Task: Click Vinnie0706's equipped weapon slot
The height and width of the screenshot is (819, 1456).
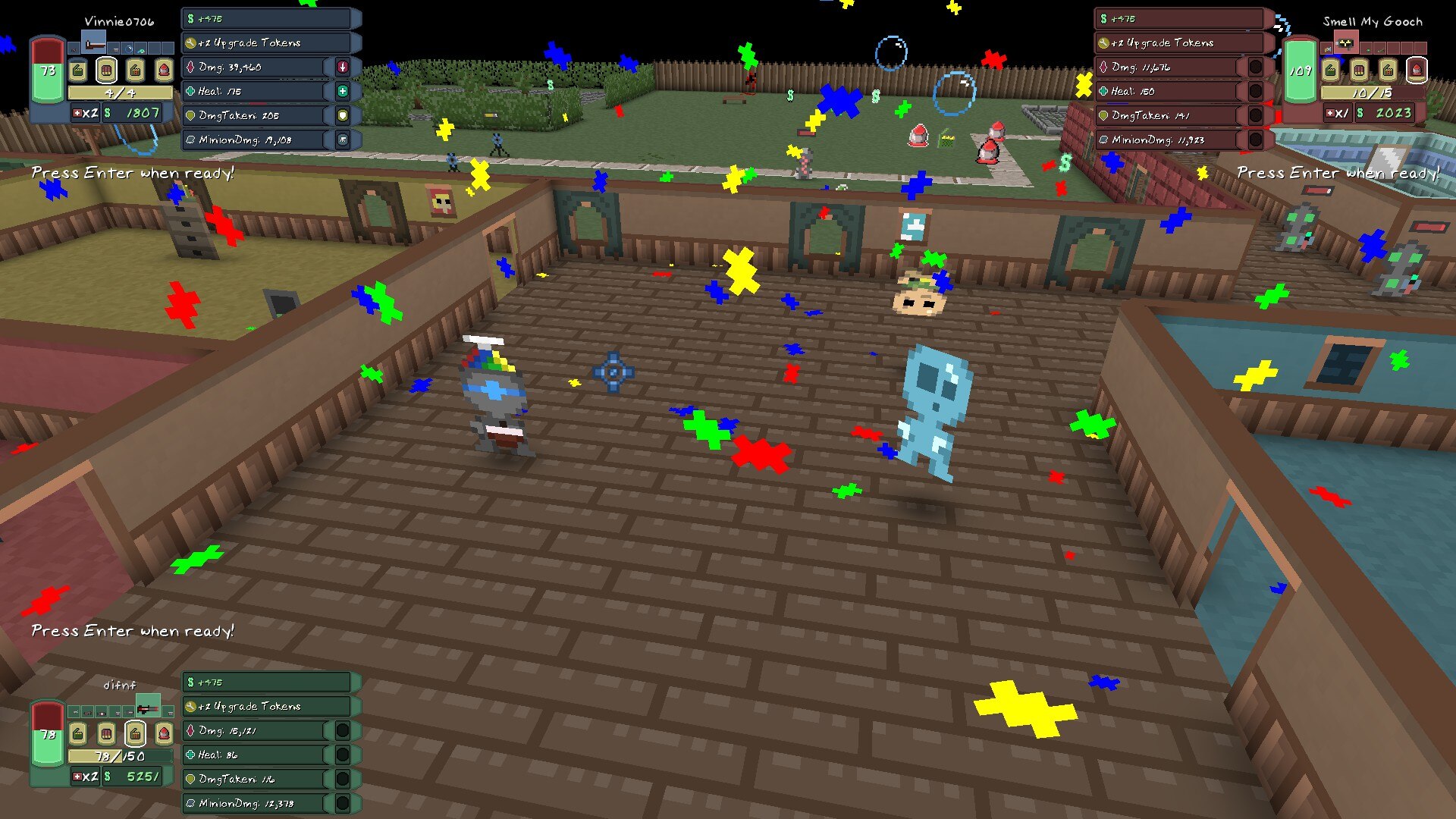Action: tap(94, 43)
